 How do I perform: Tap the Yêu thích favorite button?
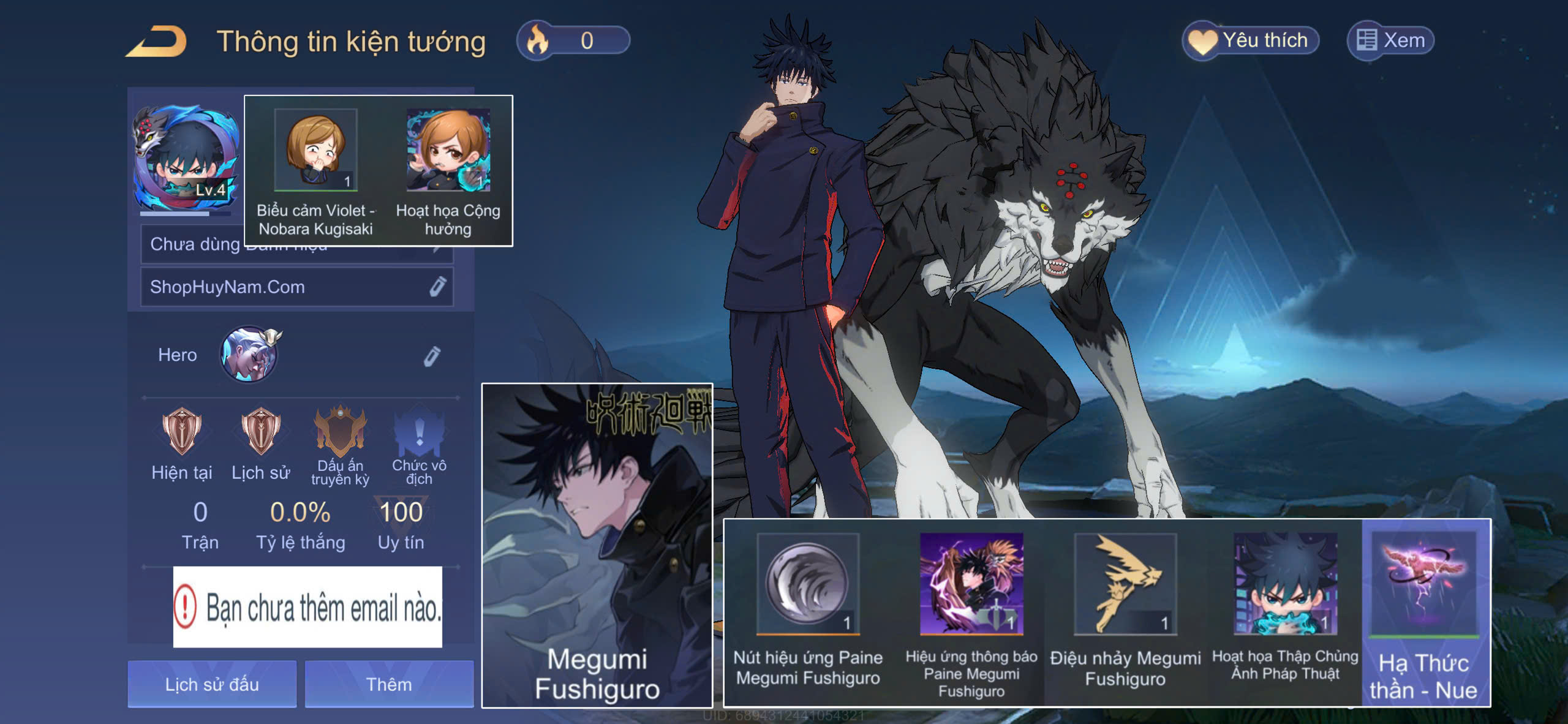tap(1250, 41)
